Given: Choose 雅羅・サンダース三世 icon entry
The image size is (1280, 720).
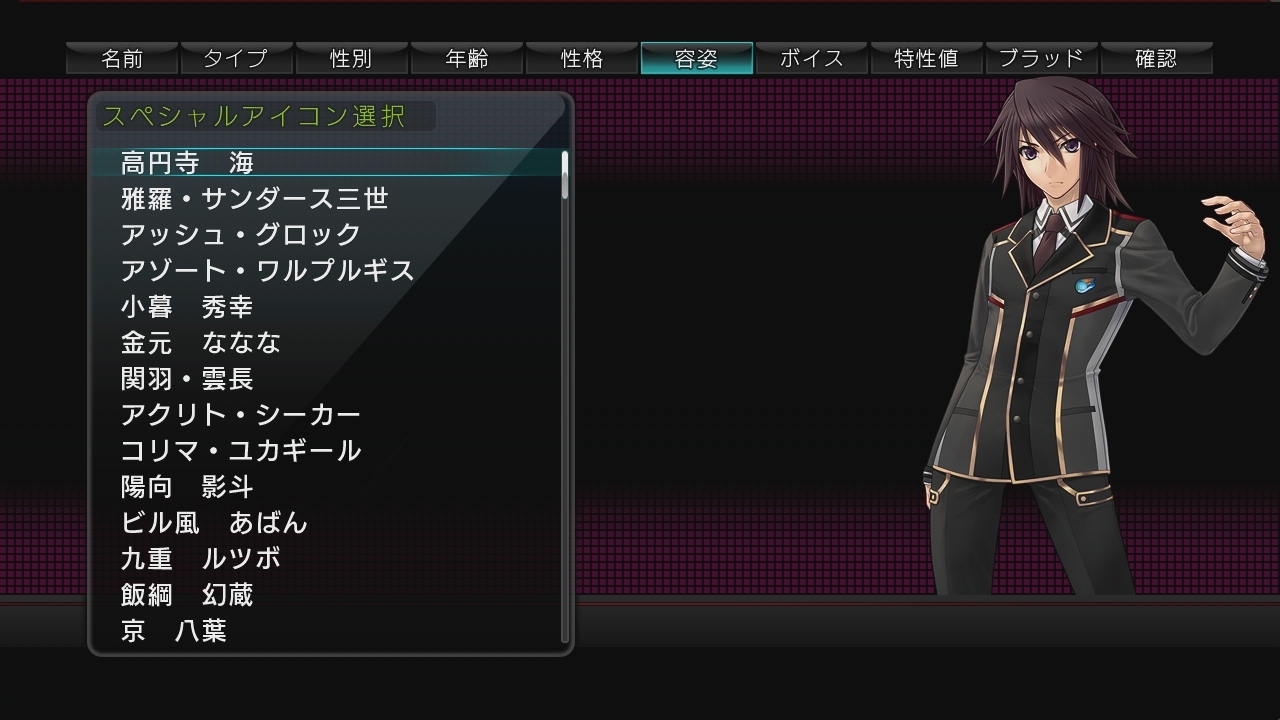Looking at the screenshot, I should [x=254, y=198].
